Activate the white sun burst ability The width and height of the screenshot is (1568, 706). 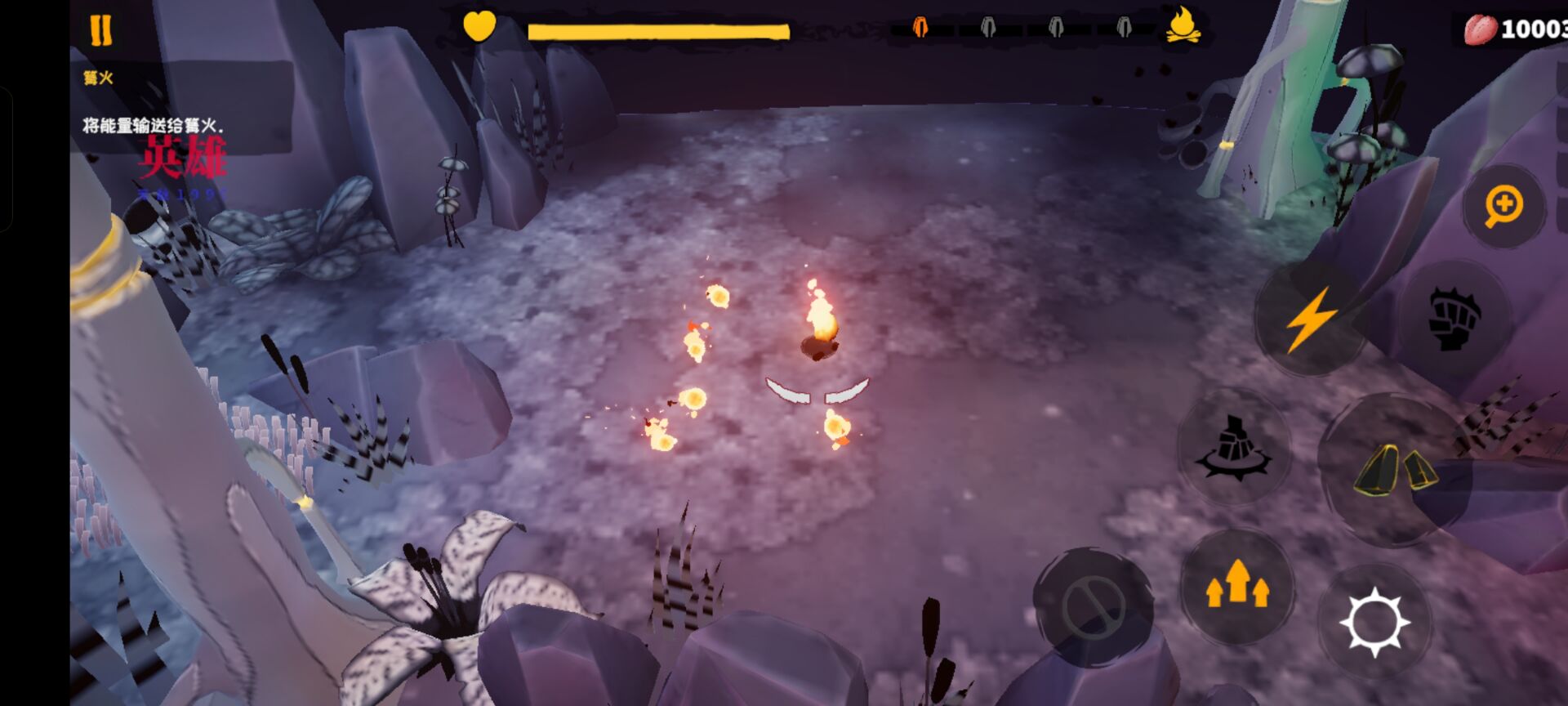[1375, 622]
